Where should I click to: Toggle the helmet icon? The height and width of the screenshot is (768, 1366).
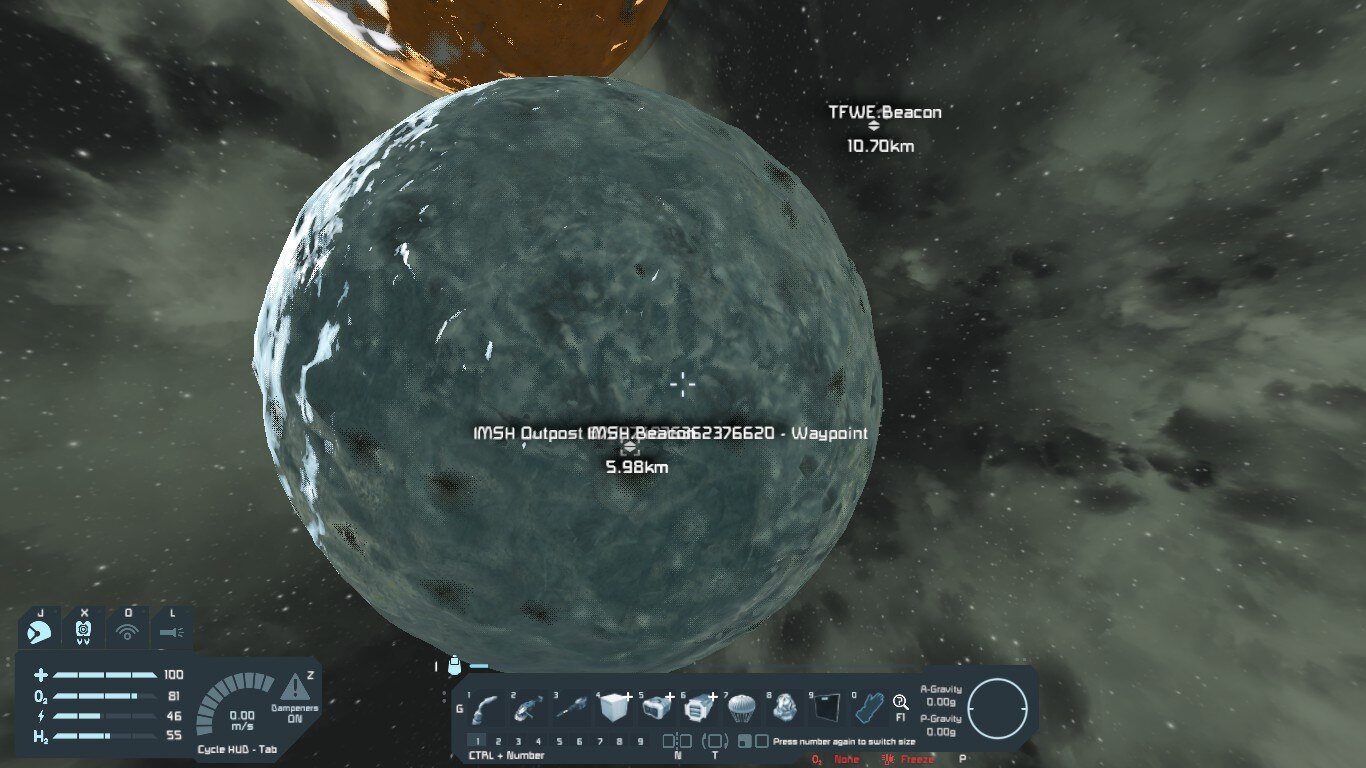coord(83,631)
